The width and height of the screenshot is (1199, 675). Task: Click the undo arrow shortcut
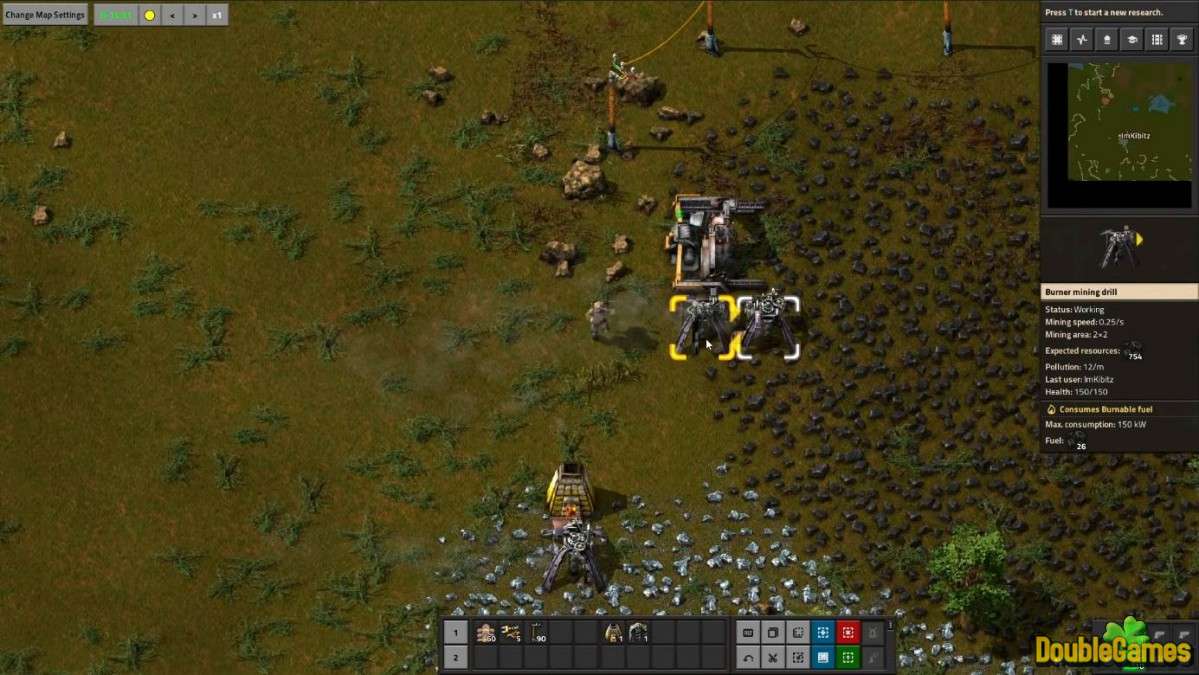747,657
